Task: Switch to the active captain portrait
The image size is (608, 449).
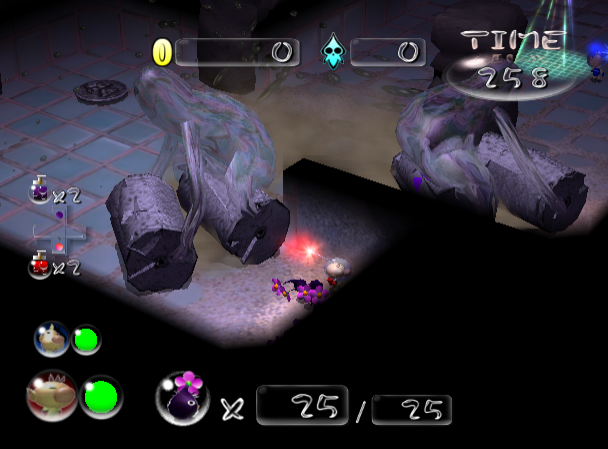Action: click(51, 396)
